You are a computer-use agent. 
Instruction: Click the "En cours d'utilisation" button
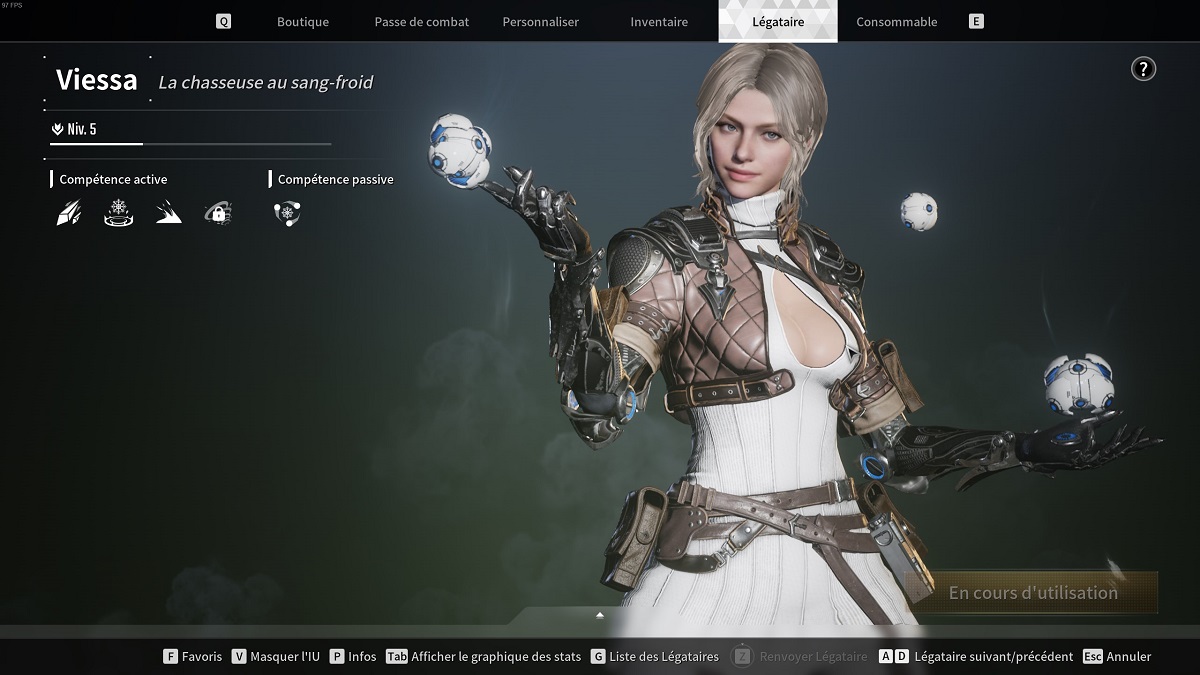click(1032, 593)
